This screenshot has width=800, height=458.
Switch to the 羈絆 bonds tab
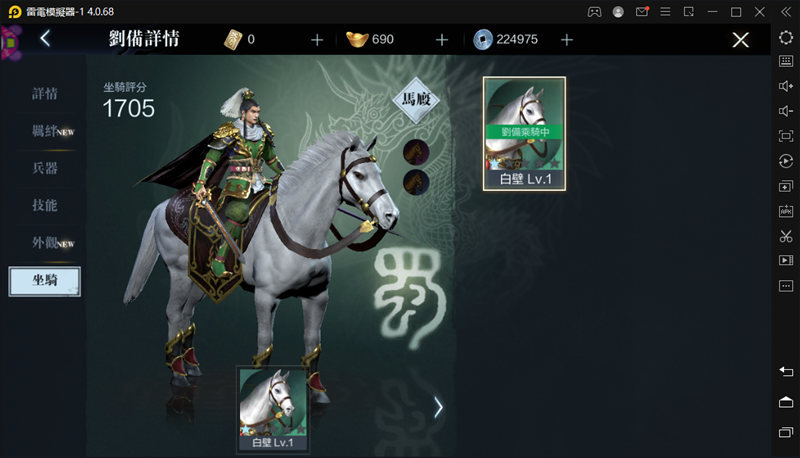point(45,131)
